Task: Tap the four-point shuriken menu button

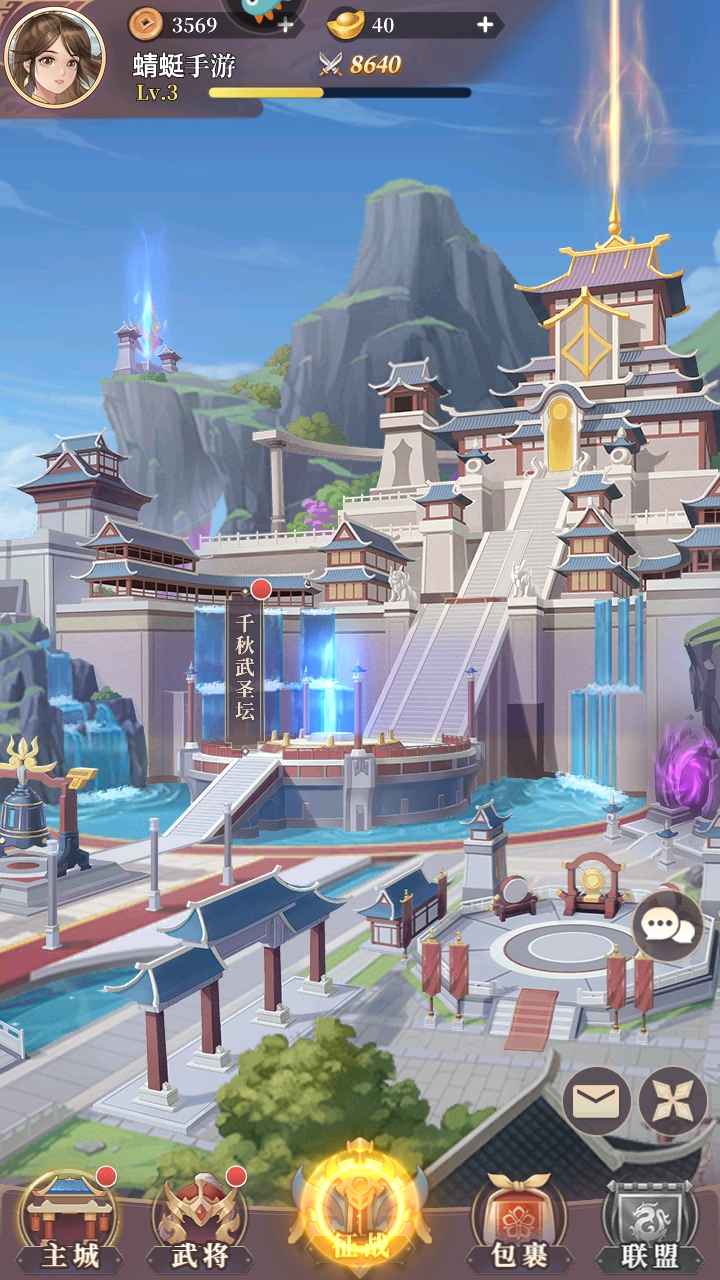Action: point(673,1101)
